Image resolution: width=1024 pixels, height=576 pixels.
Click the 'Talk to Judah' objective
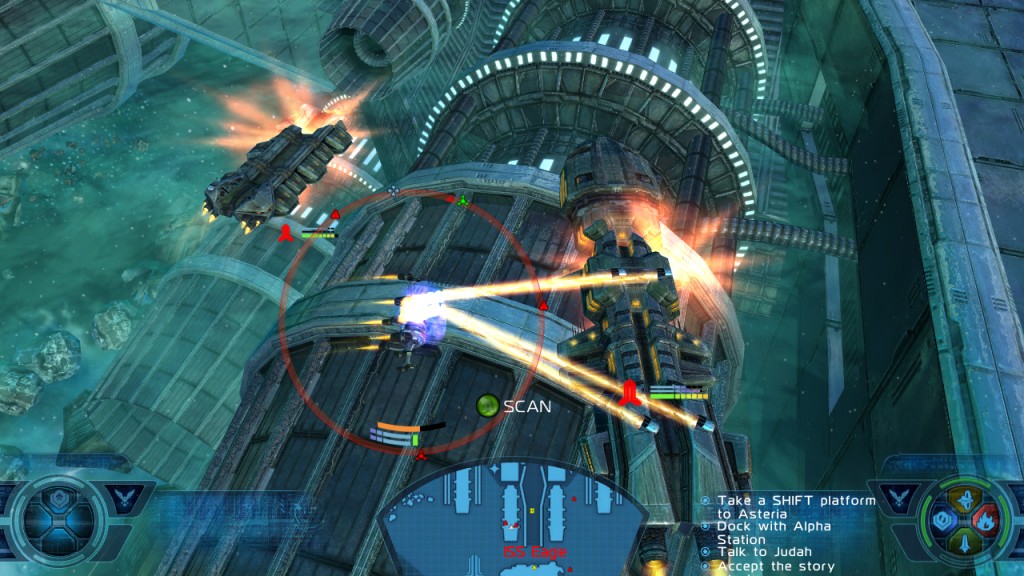[x=761, y=552]
